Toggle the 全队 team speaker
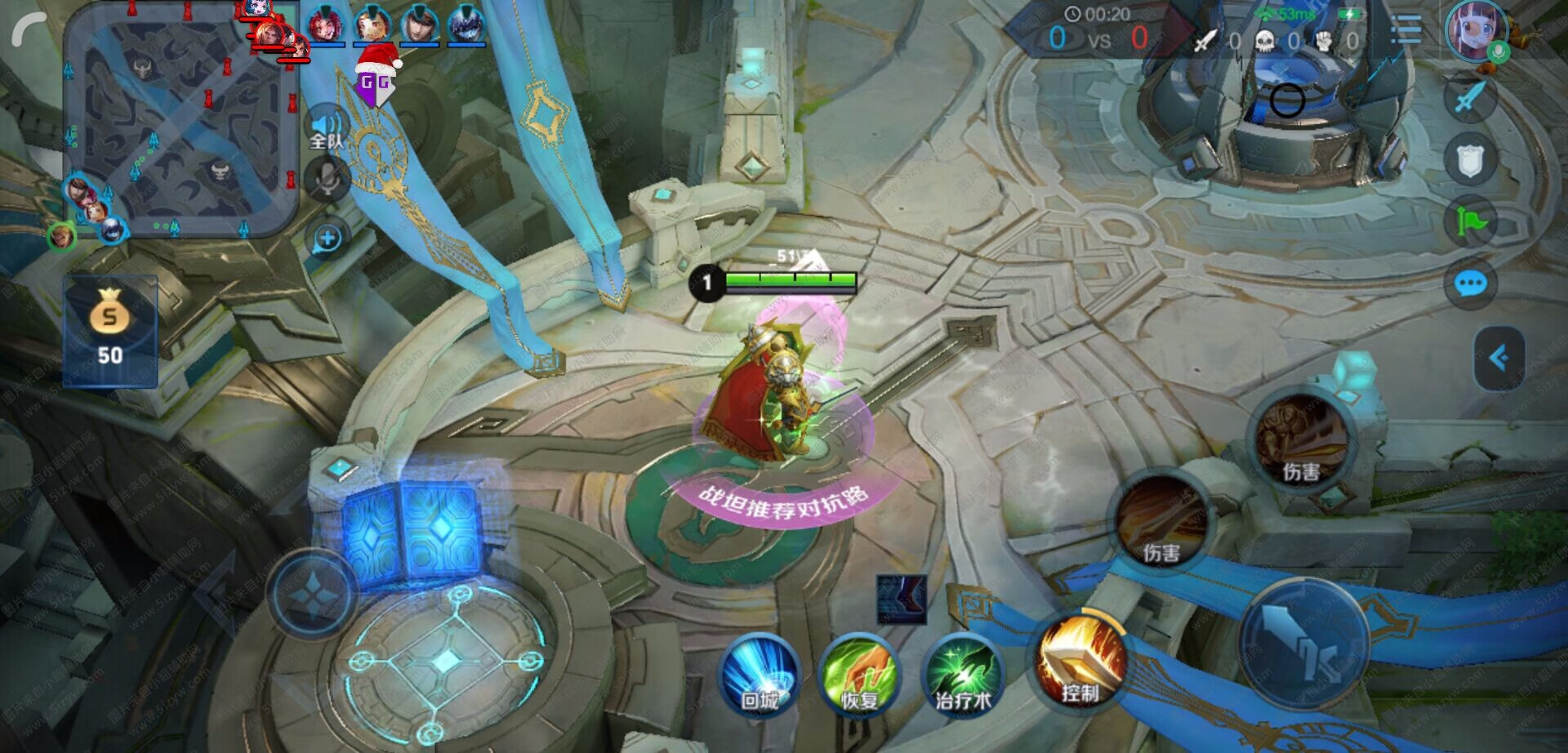Viewport: 1568px width, 753px height. pos(327,129)
